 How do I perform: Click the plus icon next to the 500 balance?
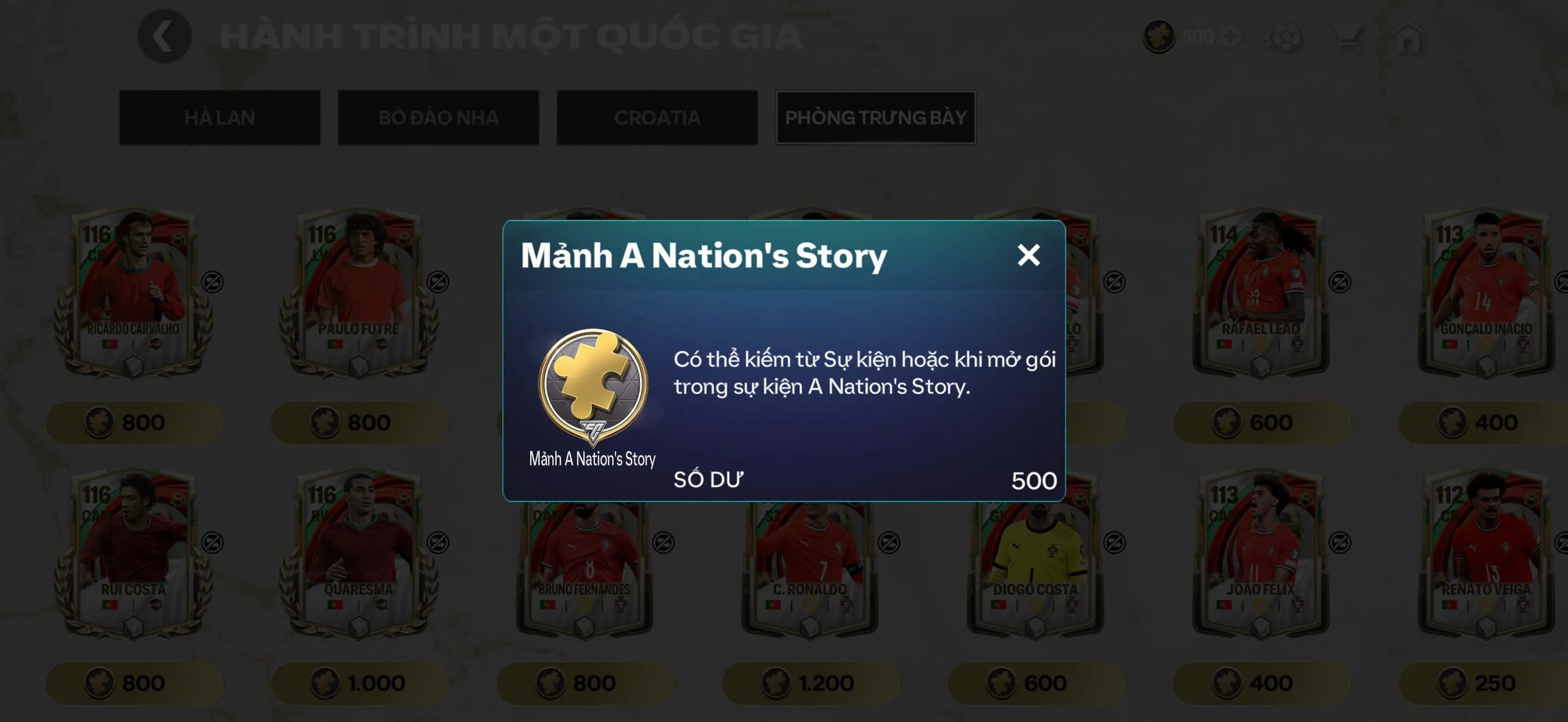pos(1233,37)
